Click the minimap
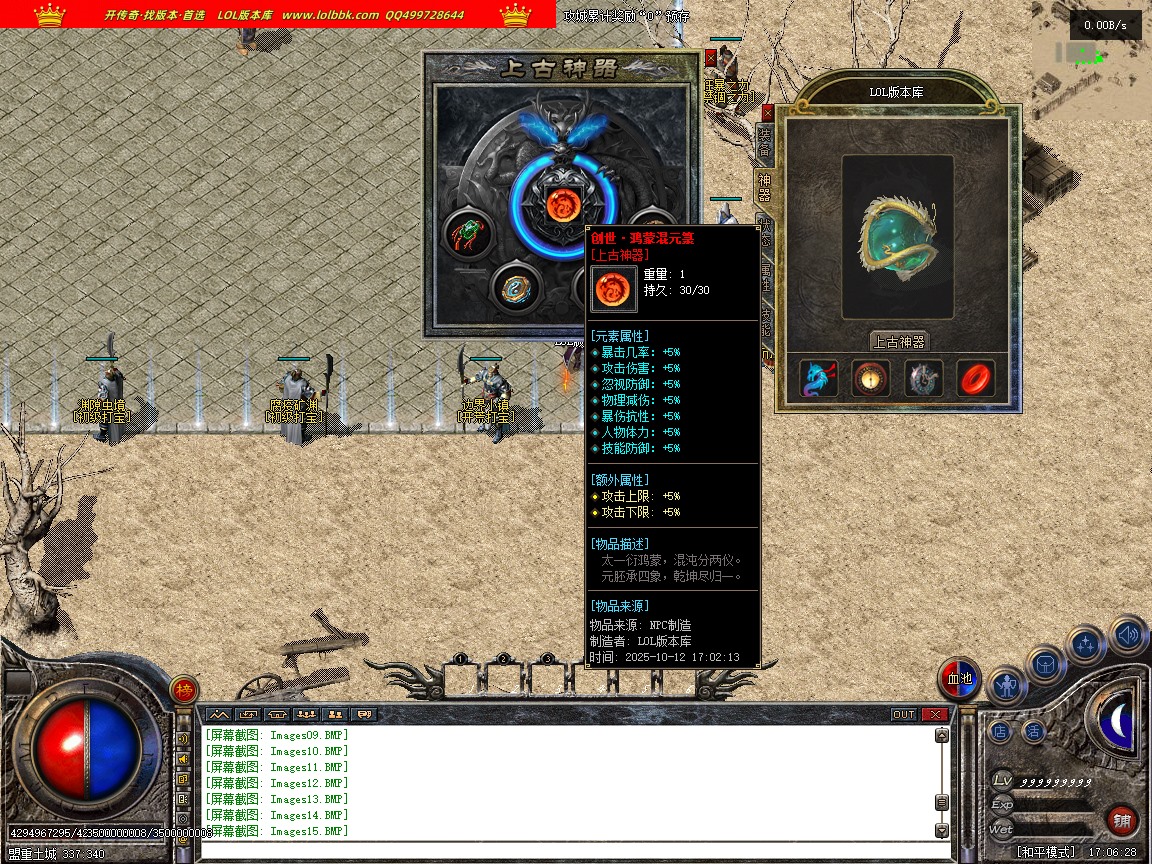The image size is (1152, 864). tap(1090, 65)
